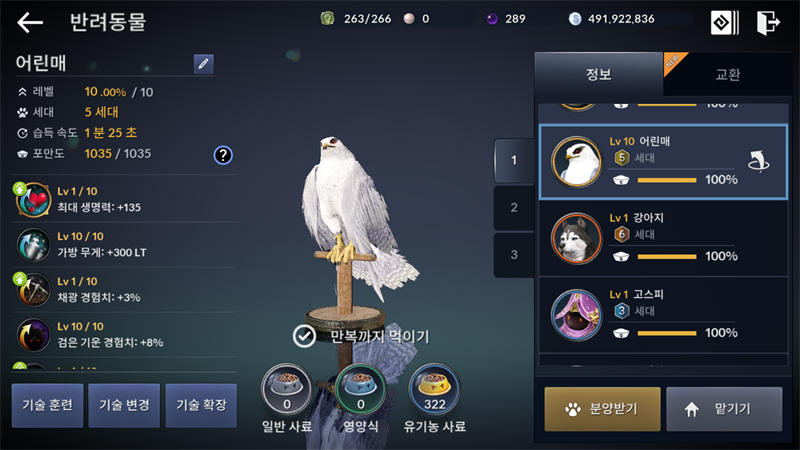
Task: Go back with the arrow button
Action: pyautogui.click(x=31, y=22)
